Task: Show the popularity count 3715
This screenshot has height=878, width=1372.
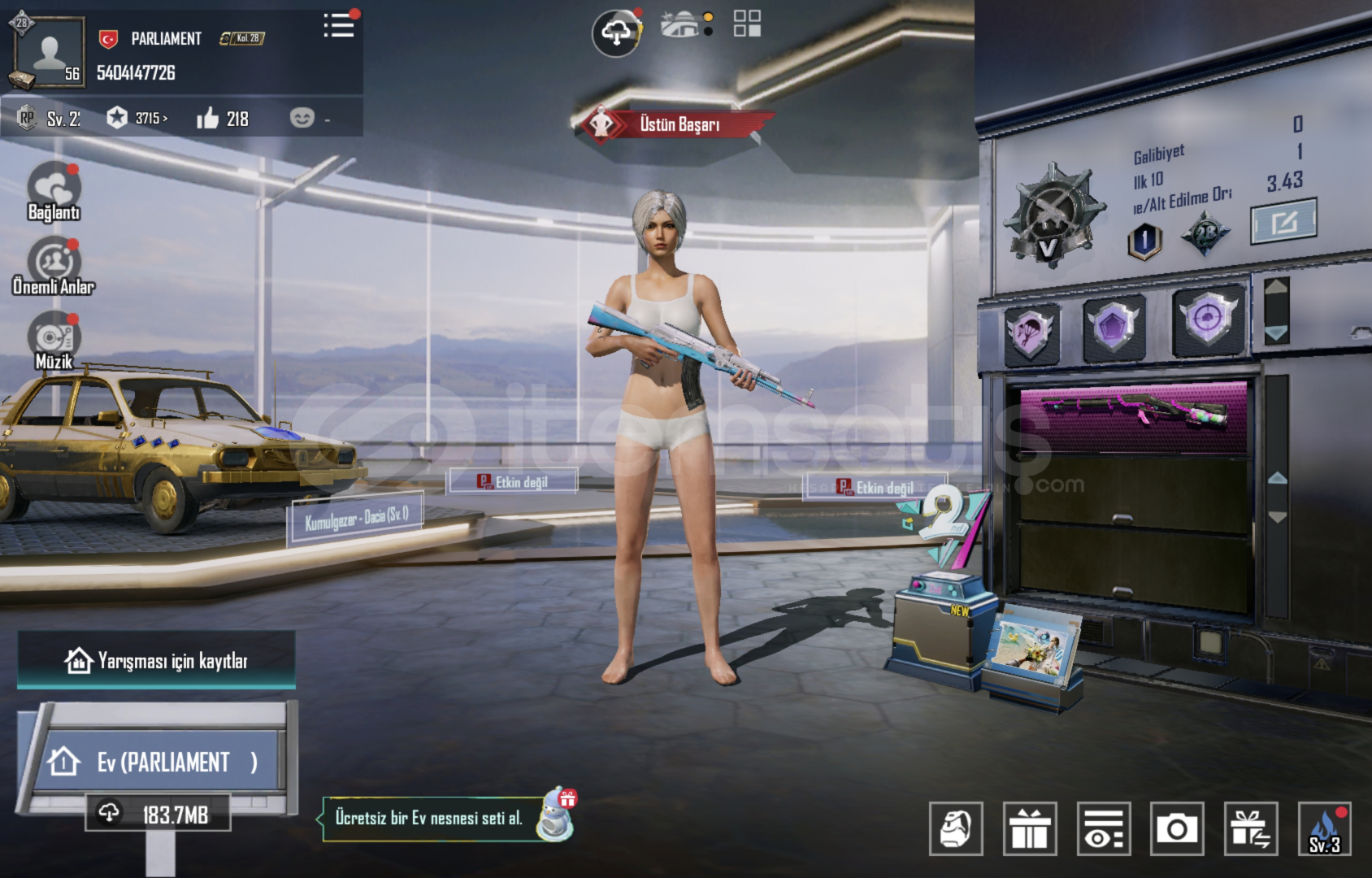Action: tap(138, 119)
